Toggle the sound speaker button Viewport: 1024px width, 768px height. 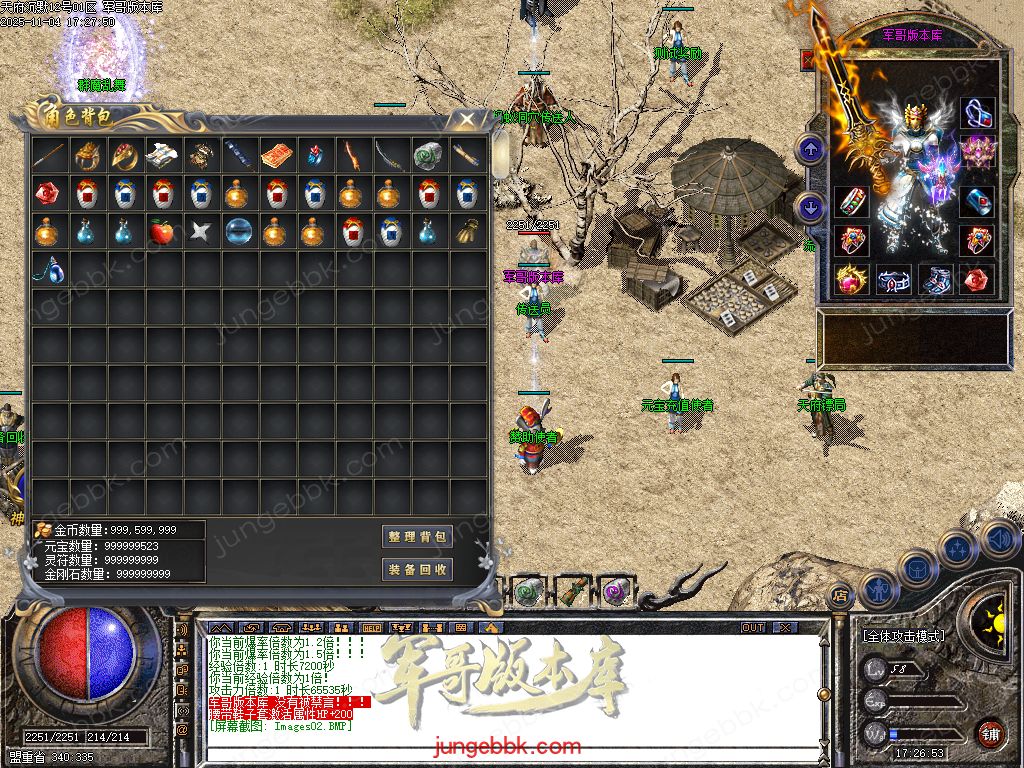(x=998, y=539)
